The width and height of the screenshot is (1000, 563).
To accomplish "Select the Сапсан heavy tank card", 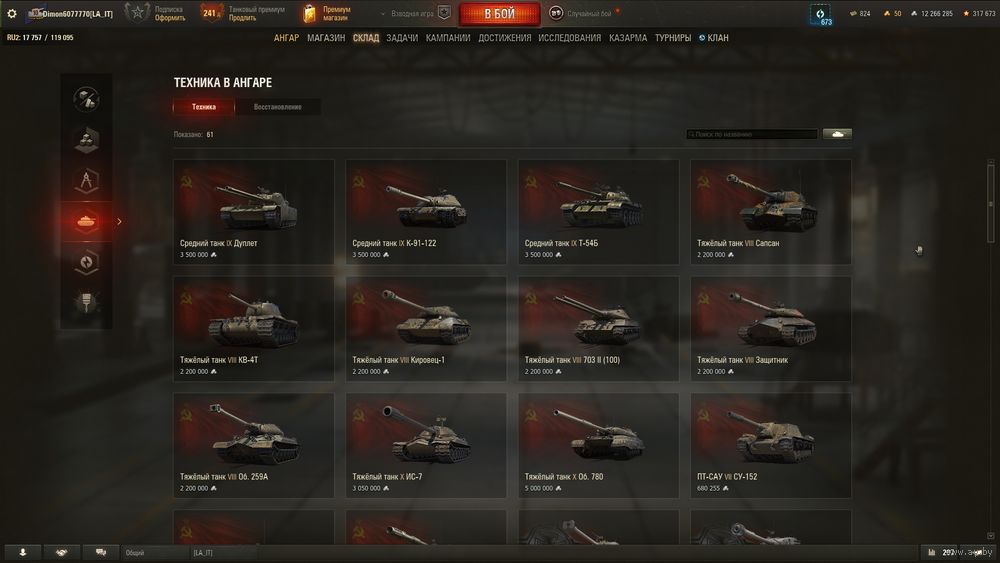I will pos(771,212).
